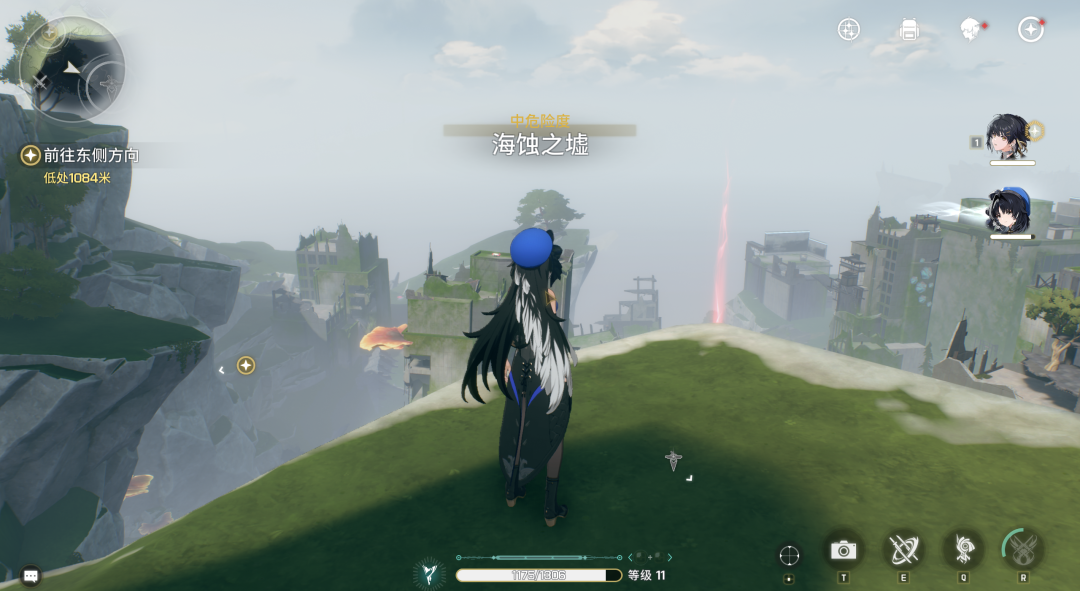Click the crosshair target icon beside the camera
This screenshot has width=1080, height=591.
click(x=789, y=555)
